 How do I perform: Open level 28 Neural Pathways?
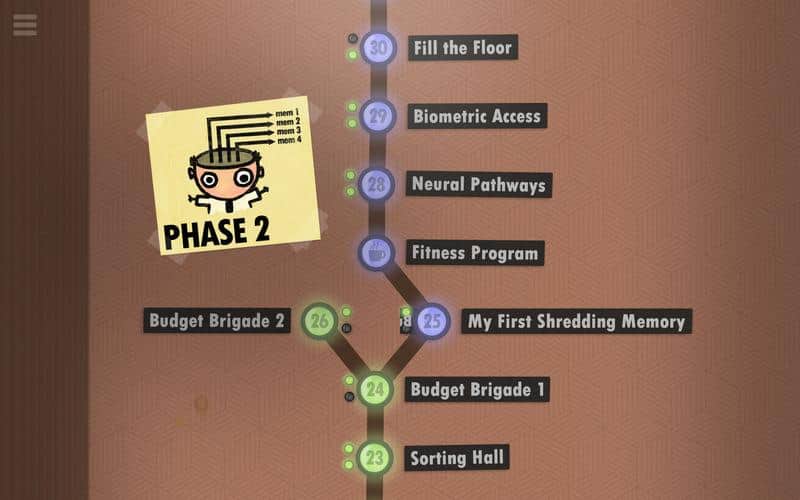pos(376,185)
